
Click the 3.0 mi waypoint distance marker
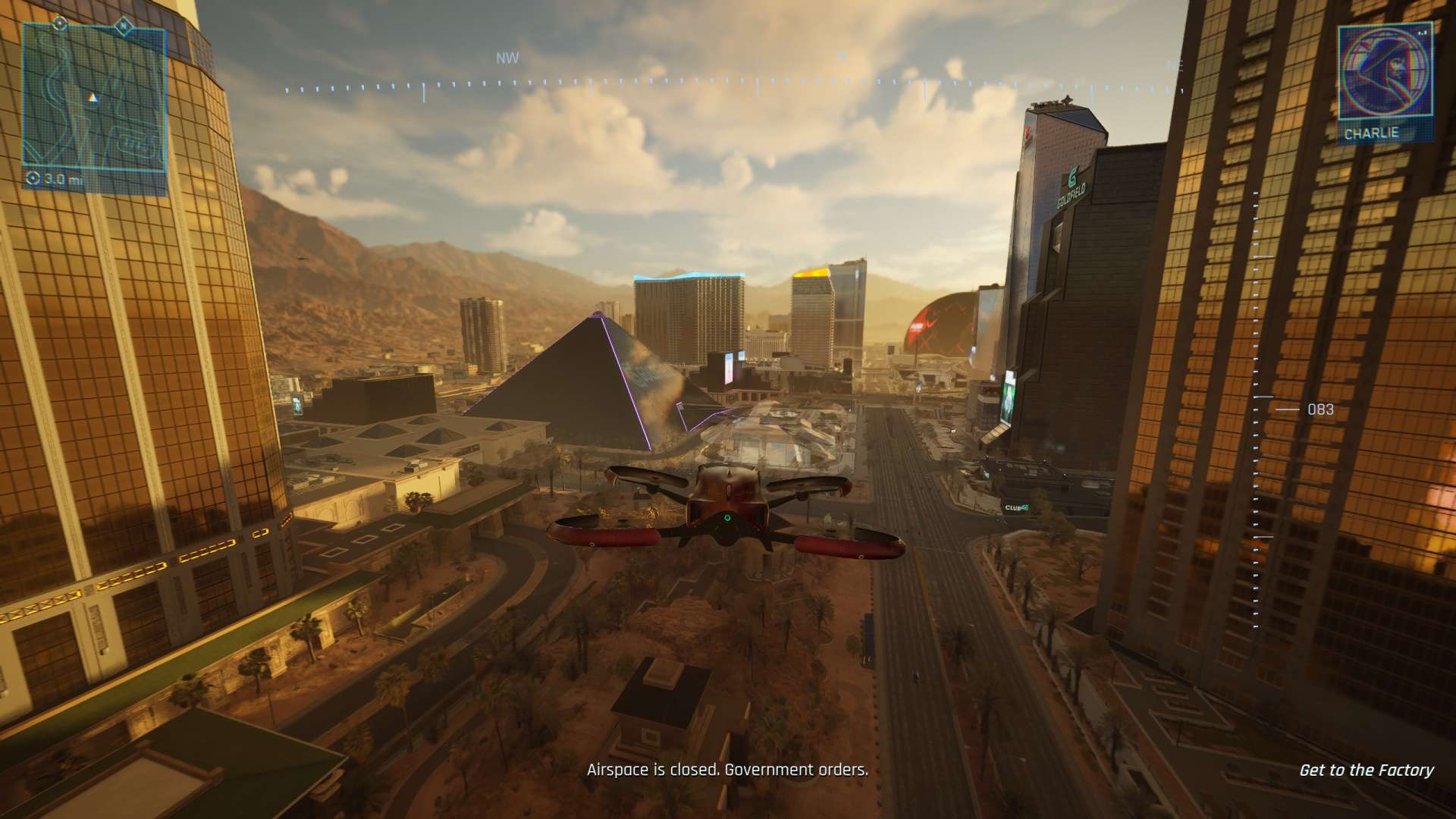click(55, 180)
